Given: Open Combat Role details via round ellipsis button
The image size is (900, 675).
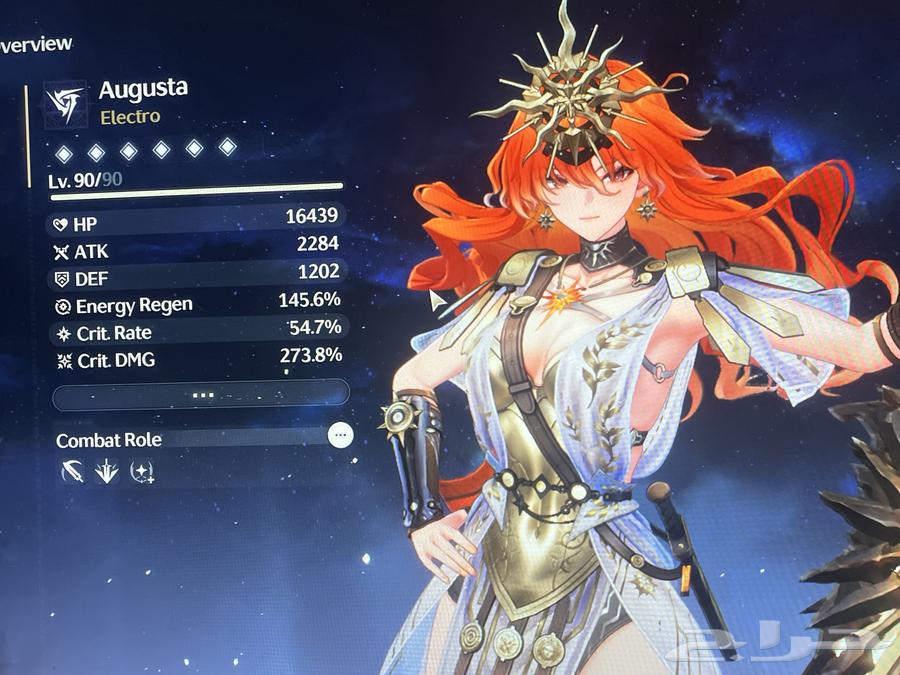Looking at the screenshot, I should click(341, 435).
